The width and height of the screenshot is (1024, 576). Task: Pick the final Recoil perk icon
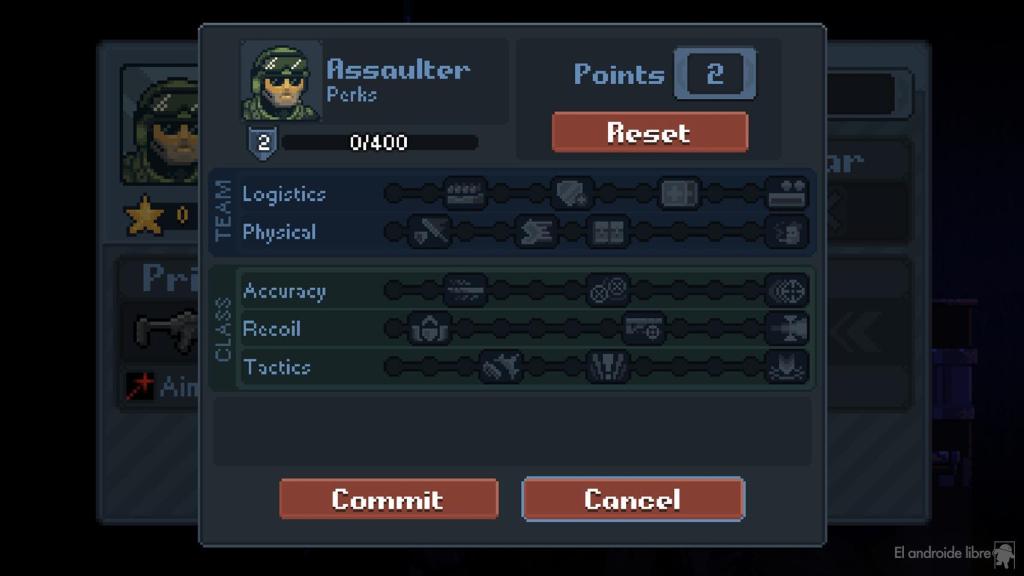pos(787,329)
